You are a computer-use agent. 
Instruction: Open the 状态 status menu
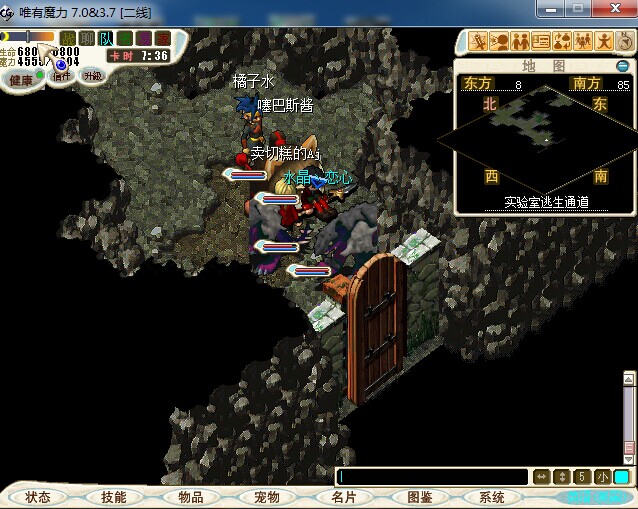(x=38, y=497)
